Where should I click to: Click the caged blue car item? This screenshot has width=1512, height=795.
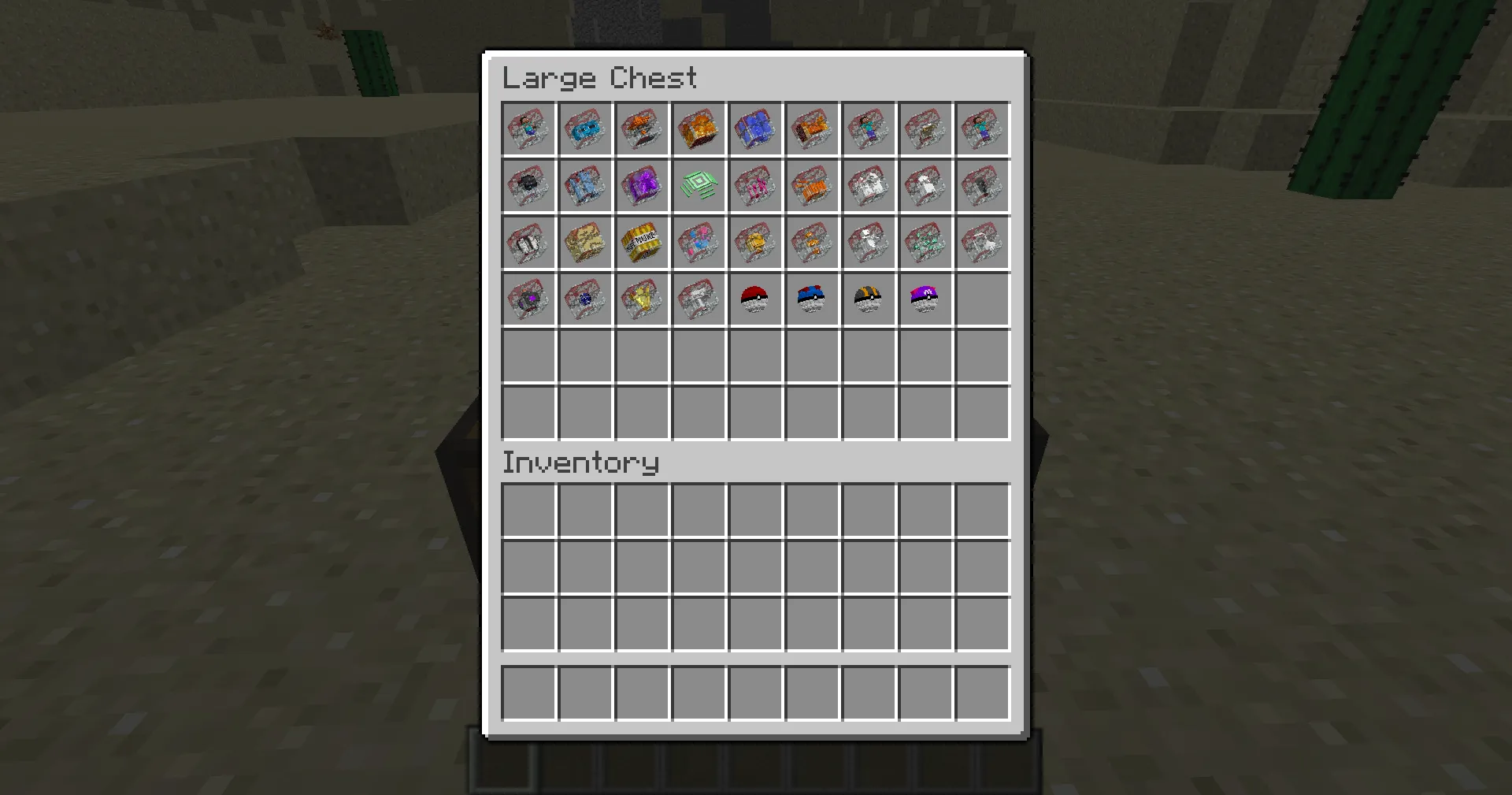tap(585, 129)
